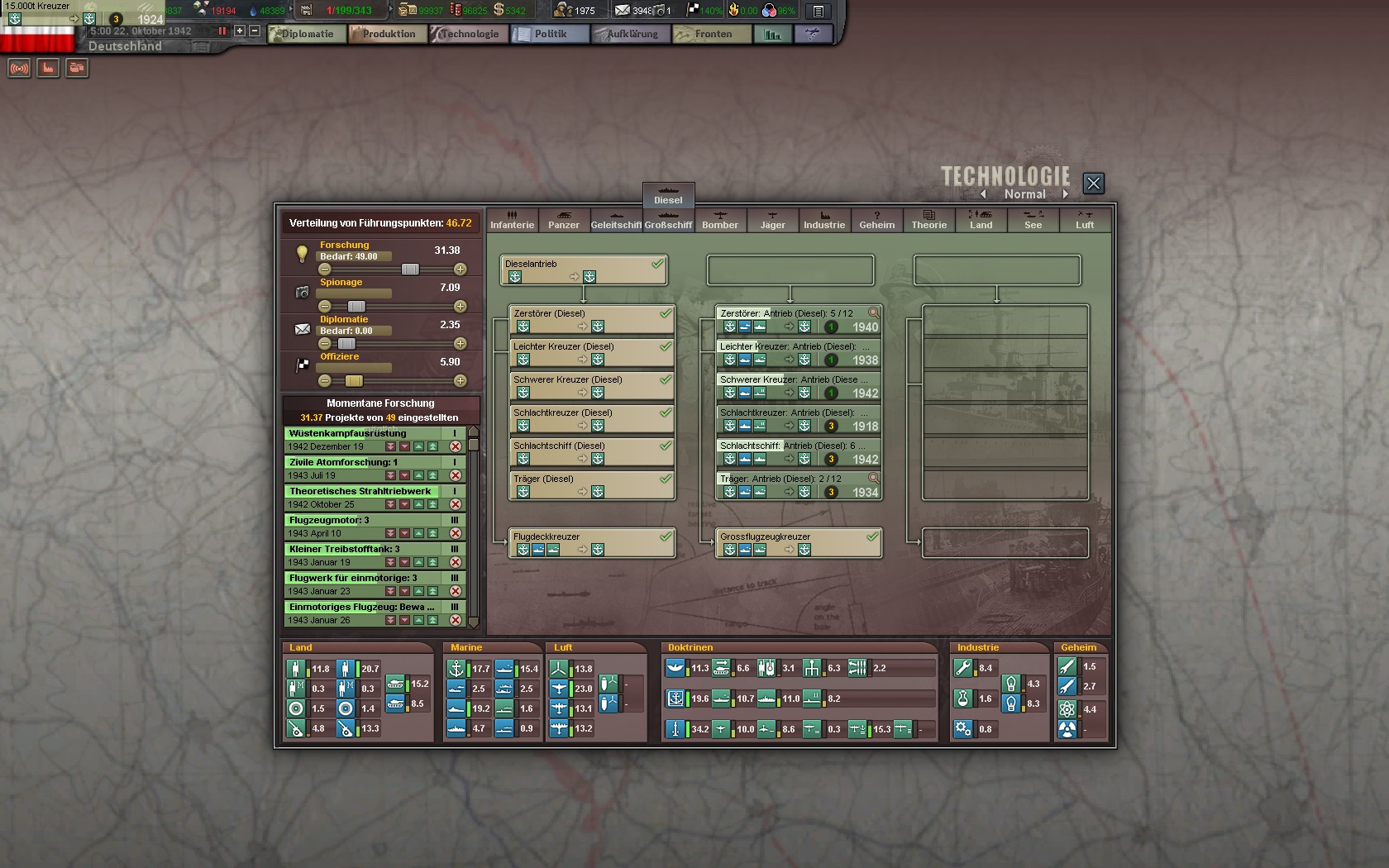Open the Luft technology tab

(x=1085, y=220)
